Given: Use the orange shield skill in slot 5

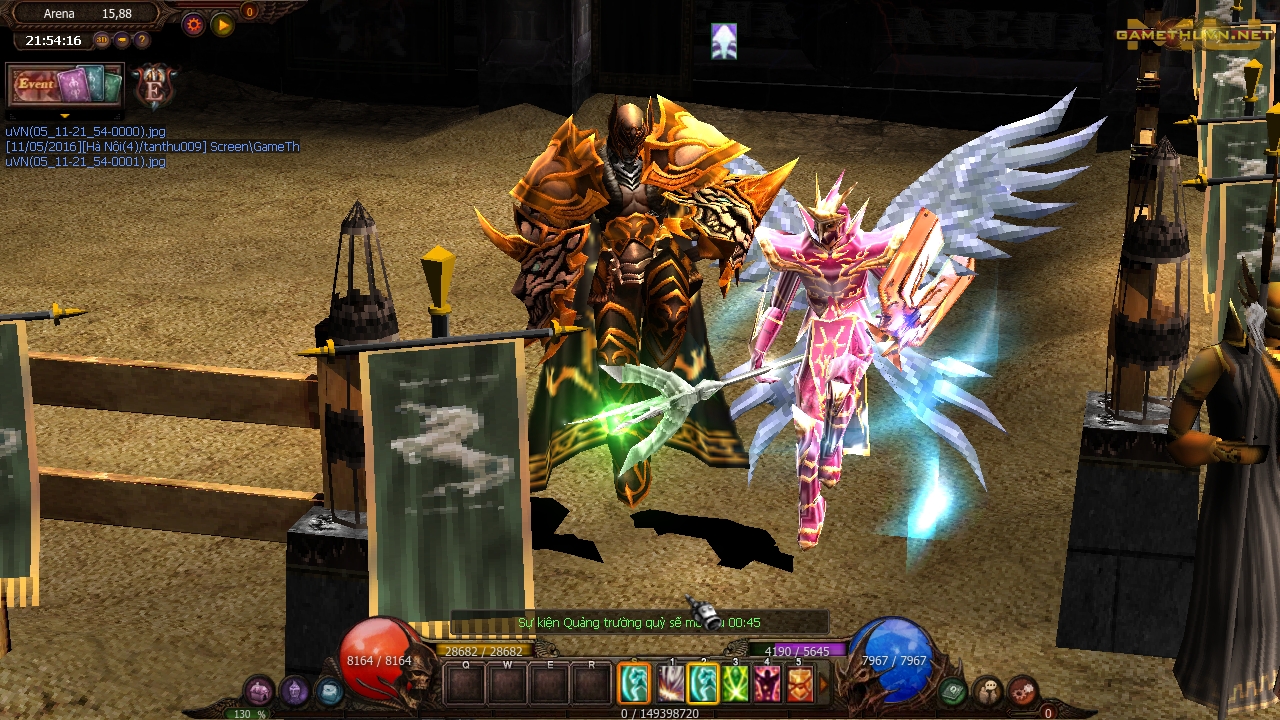Looking at the screenshot, I should [800, 684].
